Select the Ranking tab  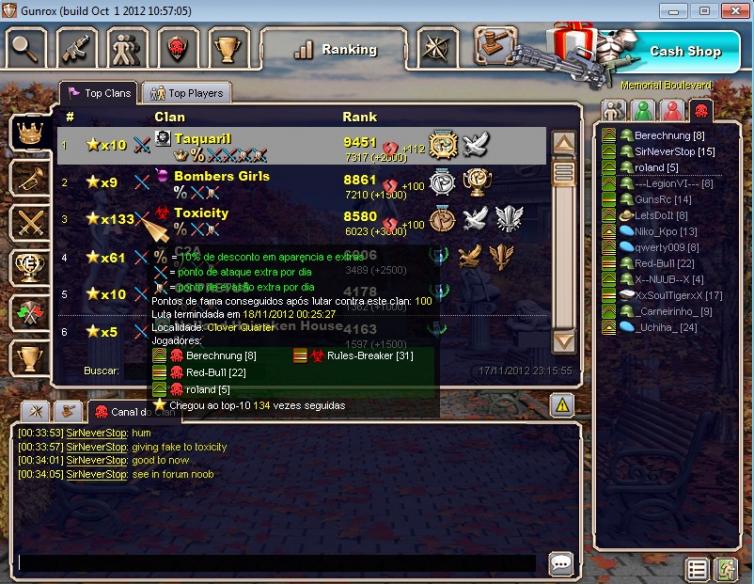pyautogui.click(x=335, y=49)
